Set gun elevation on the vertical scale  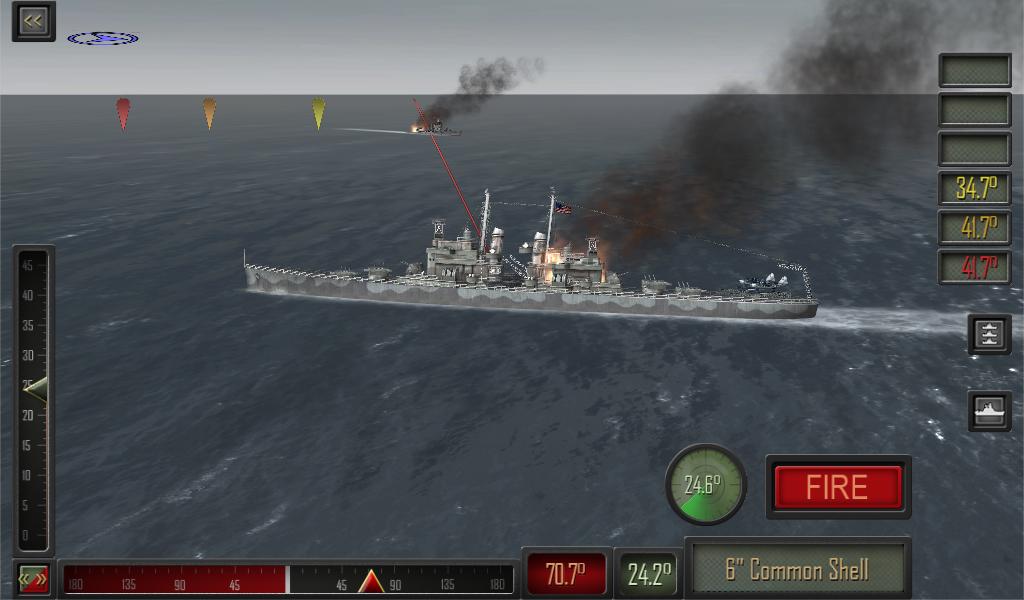(x=34, y=400)
